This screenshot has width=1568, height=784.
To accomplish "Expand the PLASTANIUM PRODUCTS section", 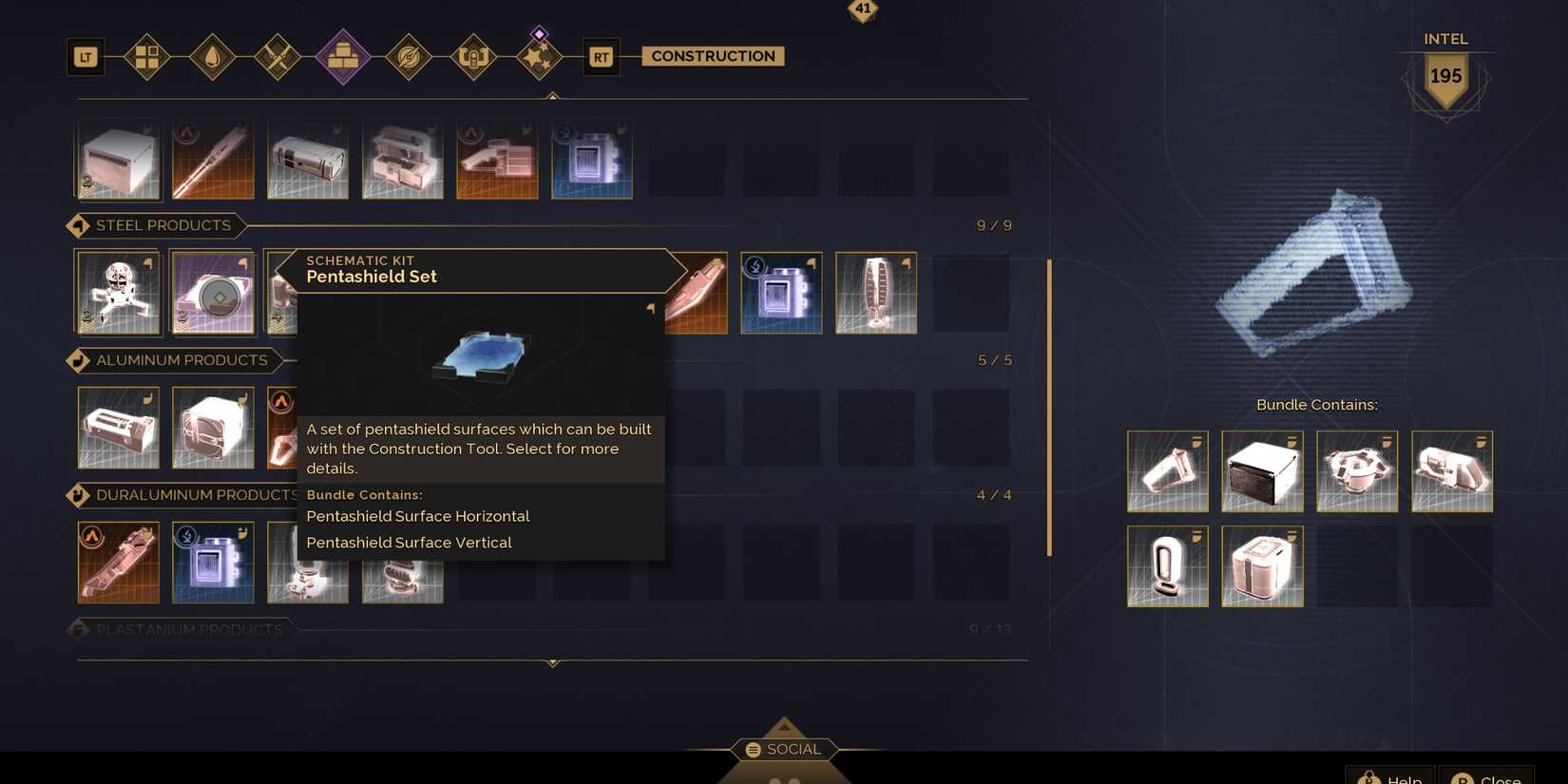I will click(x=185, y=629).
